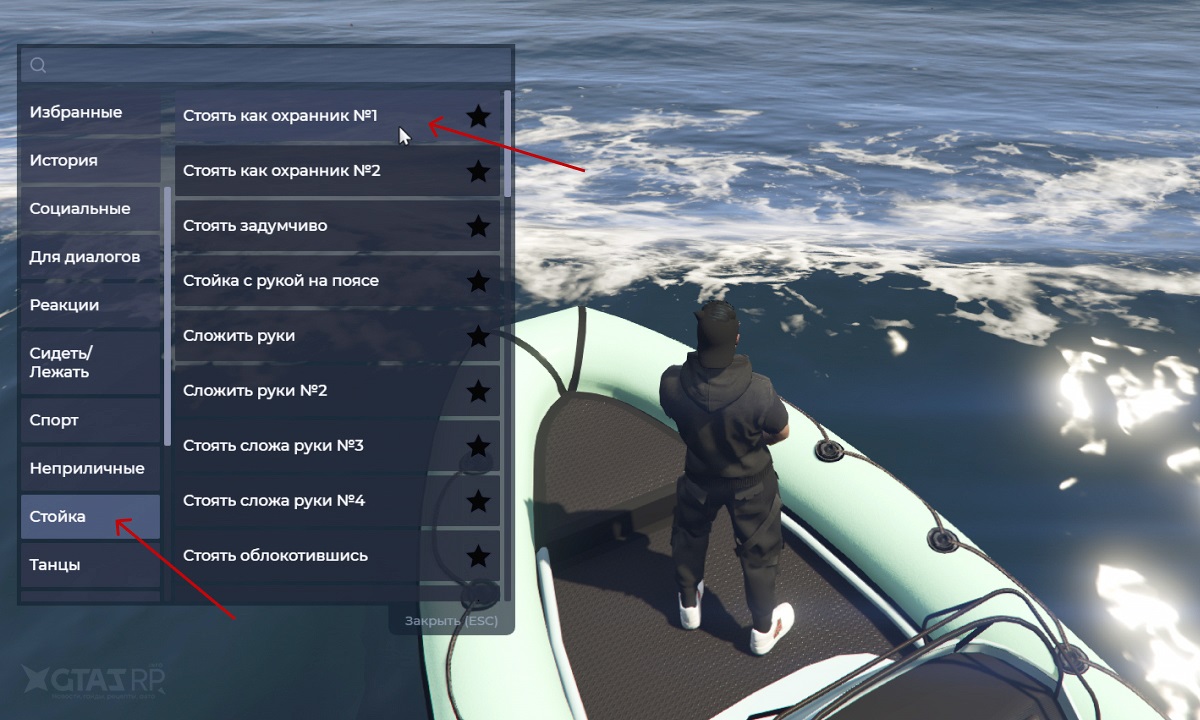Choose Стоять как охранник №2 animation

coord(300,171)
